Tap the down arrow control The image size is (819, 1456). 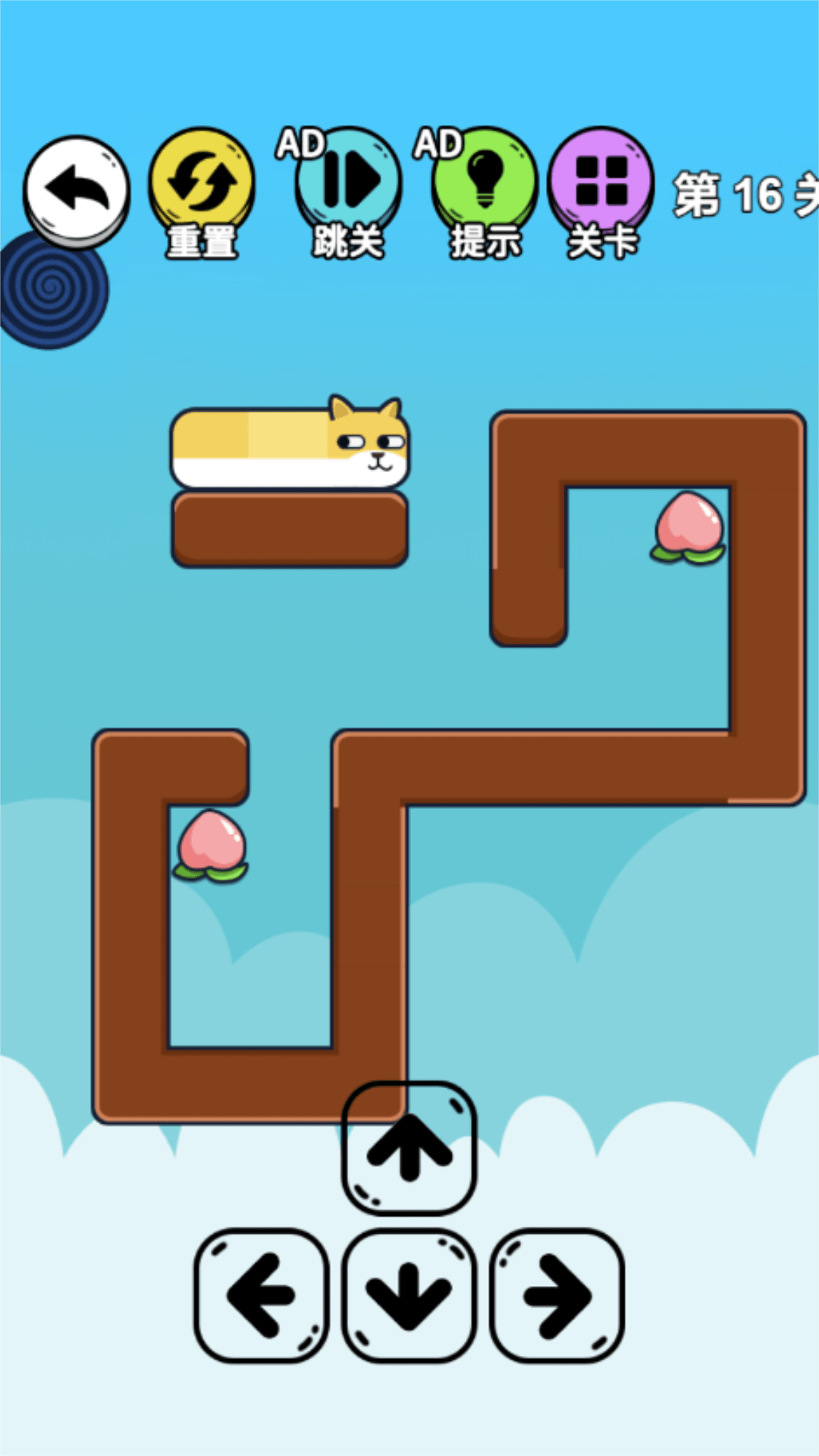[x=409, y=1295]
